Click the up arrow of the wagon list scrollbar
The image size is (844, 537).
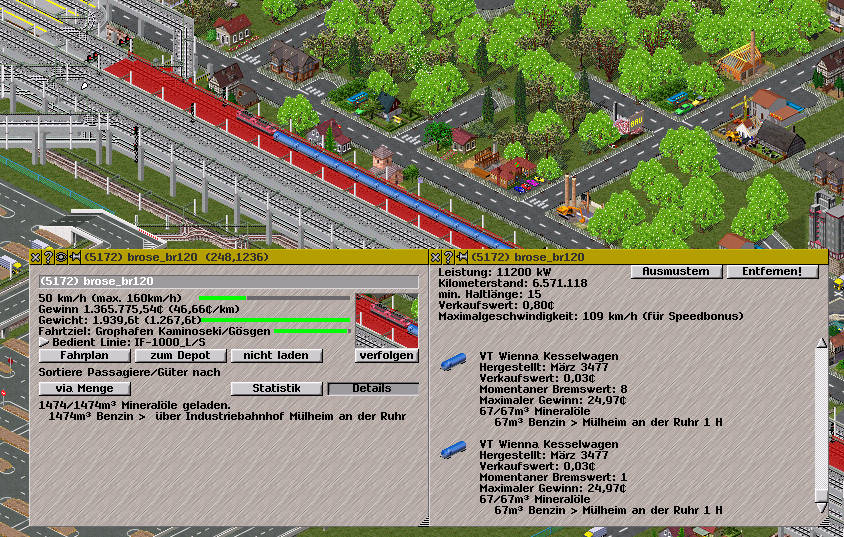822,343
